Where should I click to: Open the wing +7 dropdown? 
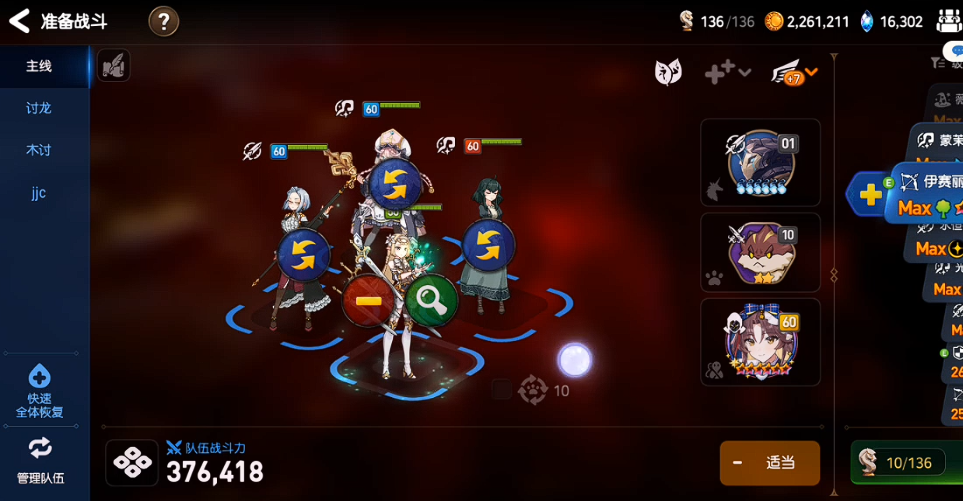click(795, 72)
